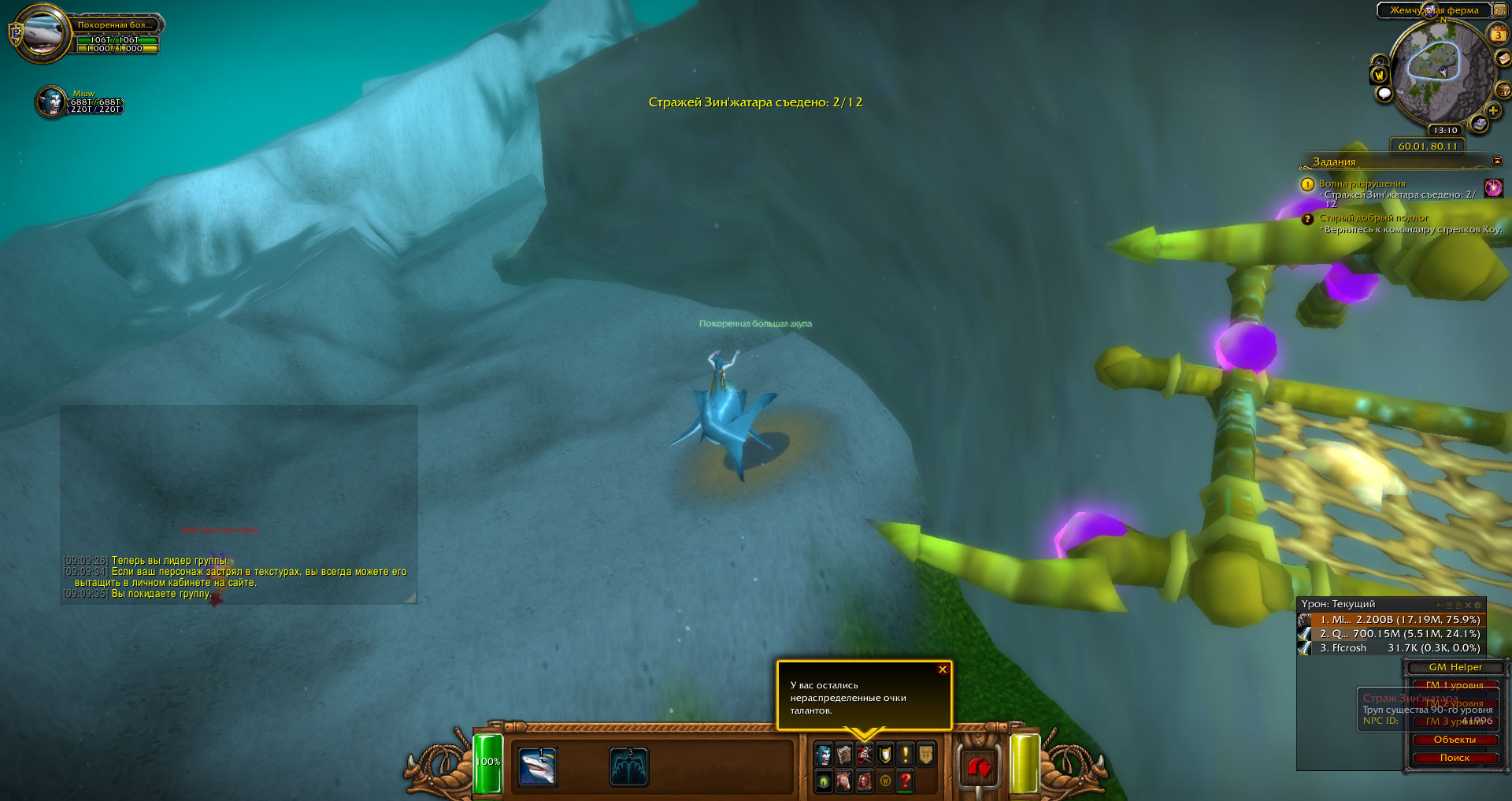Open the horse head mounts collection button
This screenshot has width=1512, height=801.
(844, 781)
